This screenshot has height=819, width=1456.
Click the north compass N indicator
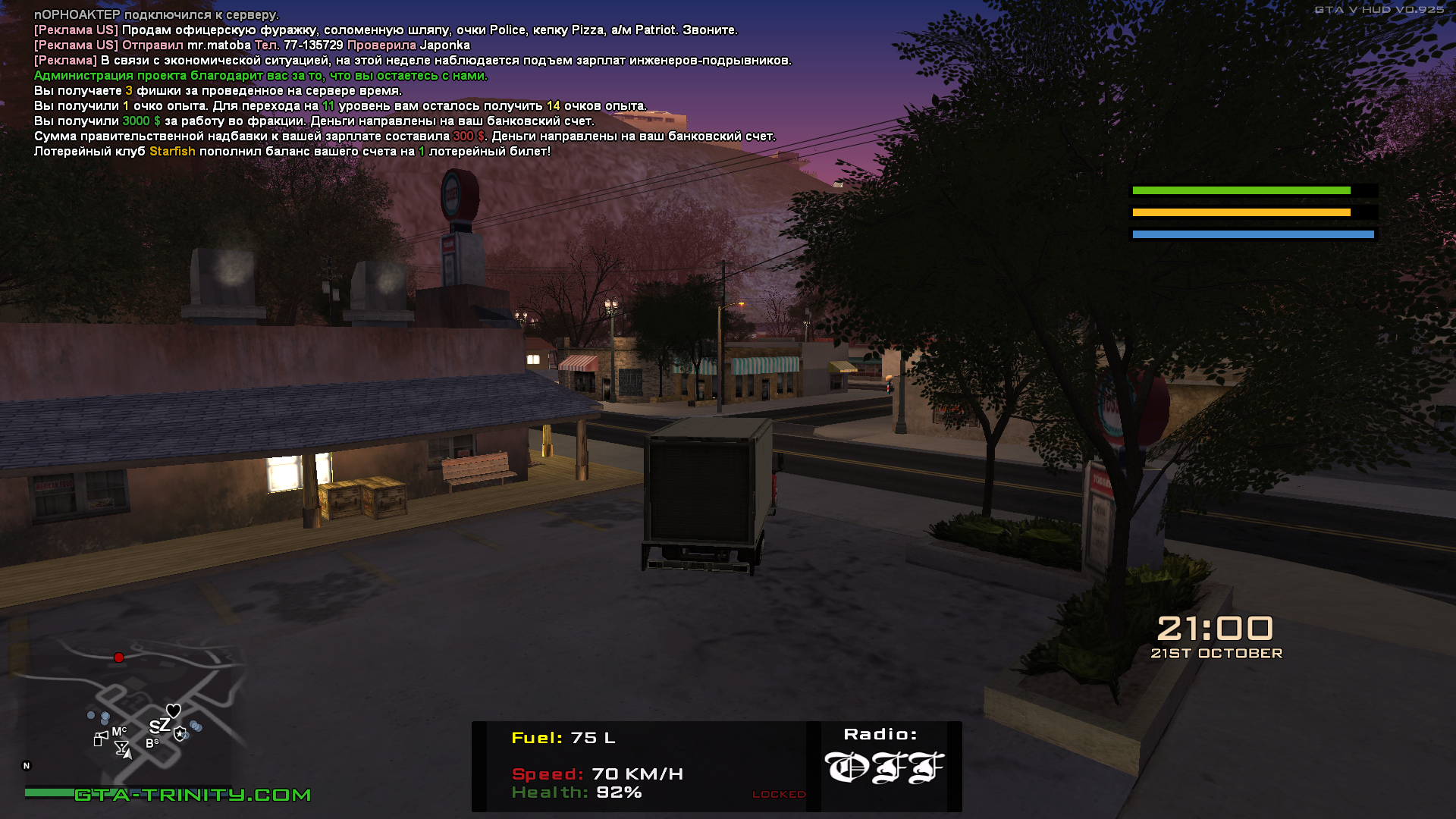click(27, 766)
